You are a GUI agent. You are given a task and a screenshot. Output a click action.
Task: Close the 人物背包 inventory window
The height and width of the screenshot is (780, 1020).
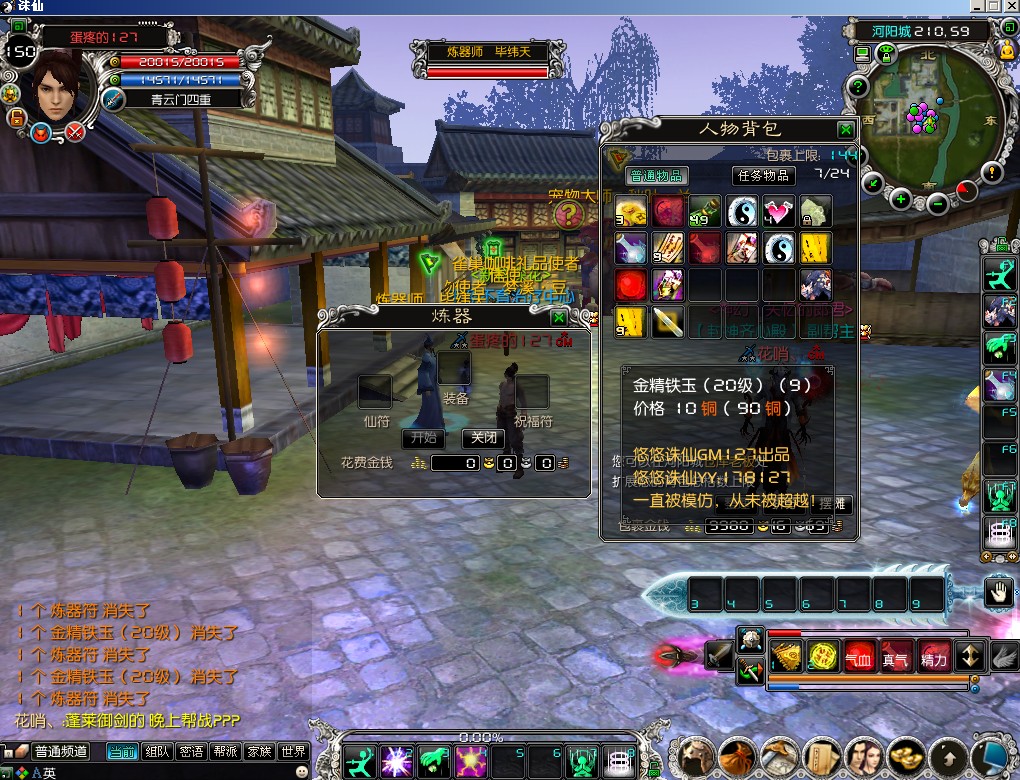(x=846, y=129)
